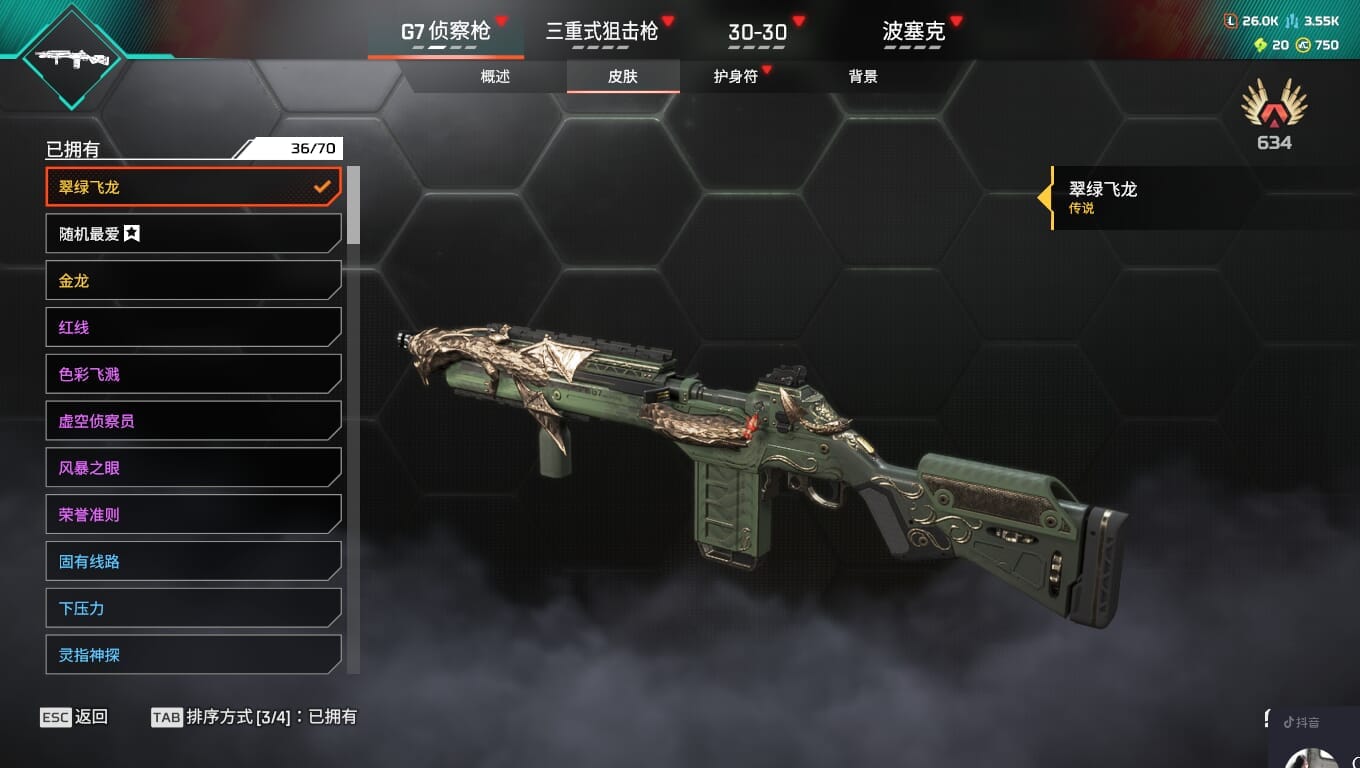The height and width of the screenshot is (768, 1360).
Task: Click the 风暴之眼 skin row
Action: (193, 468)
